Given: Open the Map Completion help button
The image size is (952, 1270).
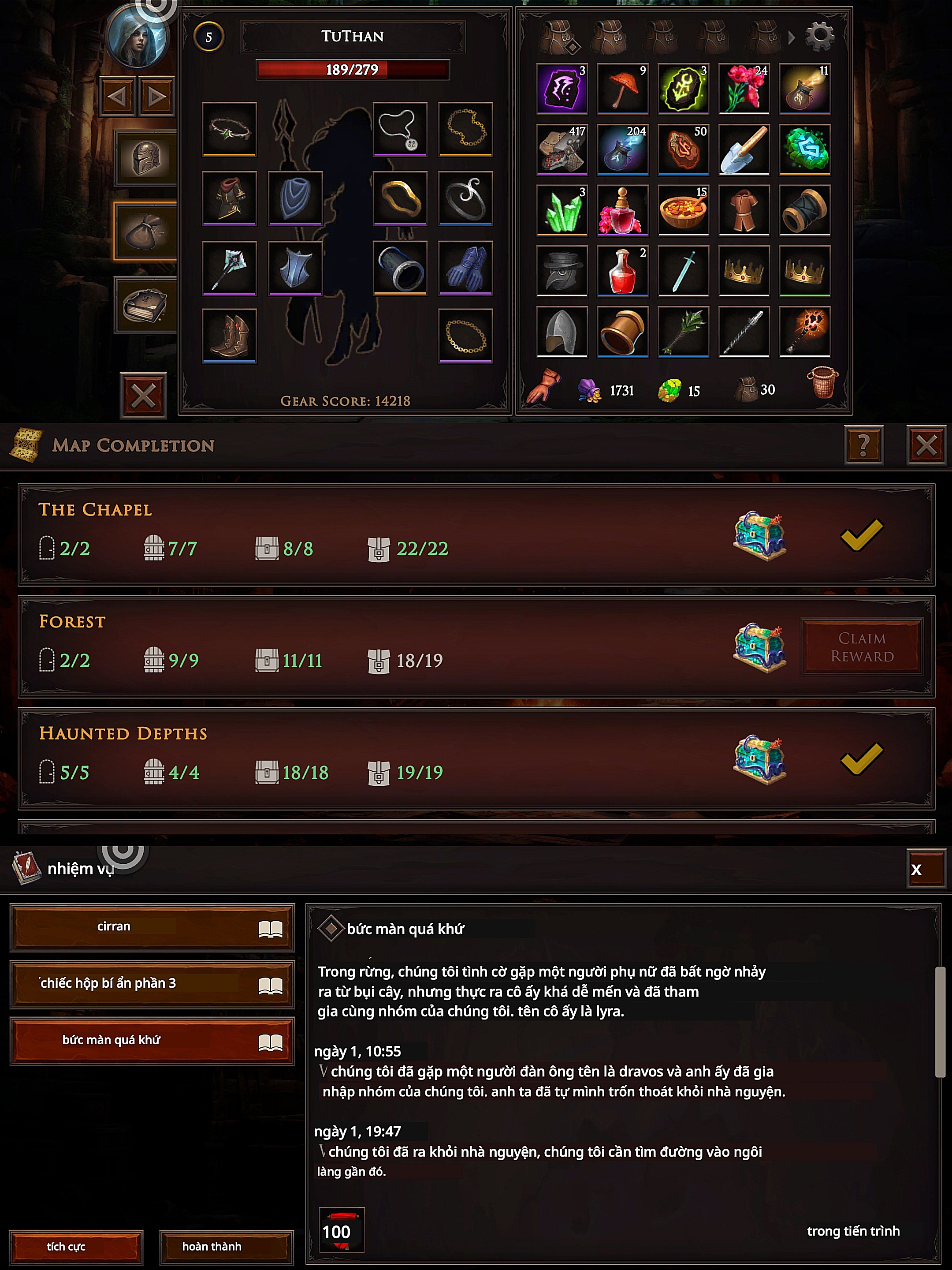Looking at the screenshot, I should pyautogui.click(x=863, y=445).
